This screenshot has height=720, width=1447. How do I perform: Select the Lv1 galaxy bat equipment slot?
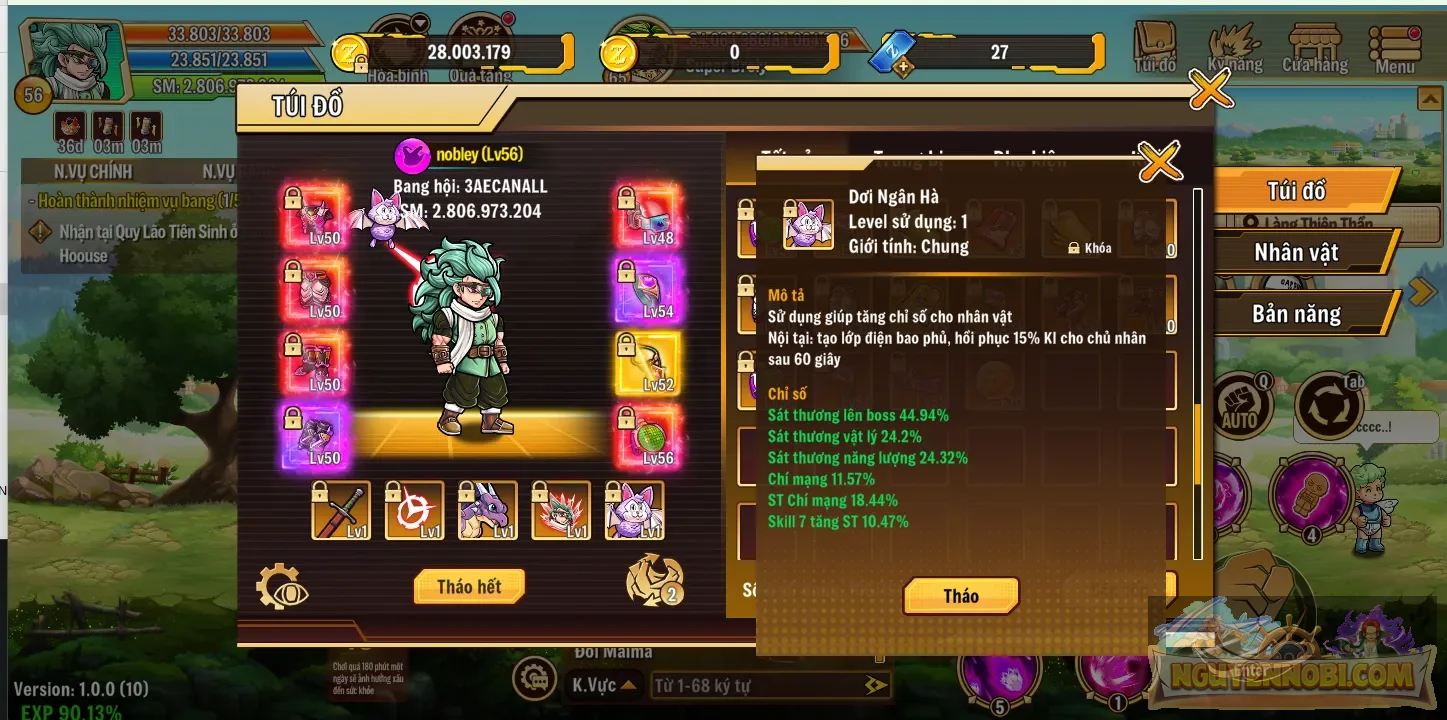(634, 510)
